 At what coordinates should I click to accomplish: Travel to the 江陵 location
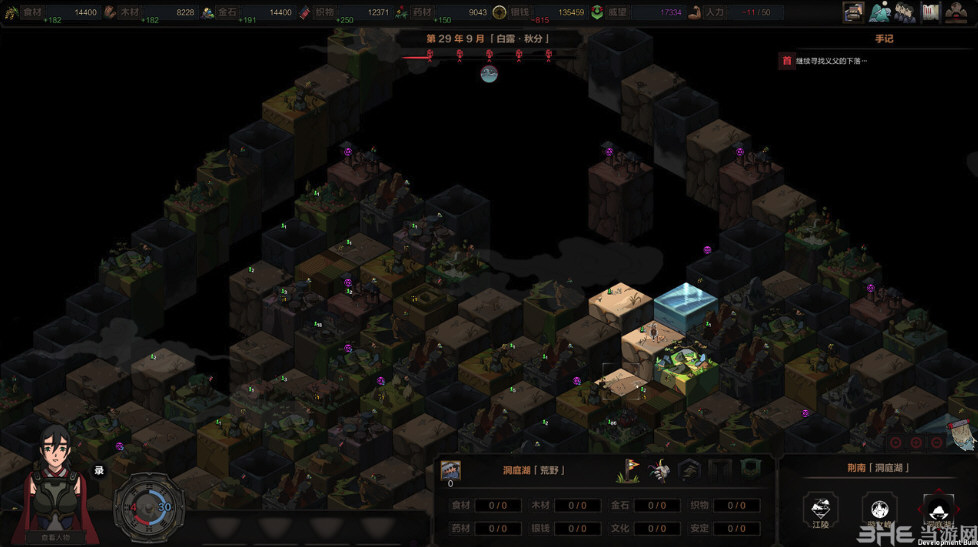[x=821, y=509]
